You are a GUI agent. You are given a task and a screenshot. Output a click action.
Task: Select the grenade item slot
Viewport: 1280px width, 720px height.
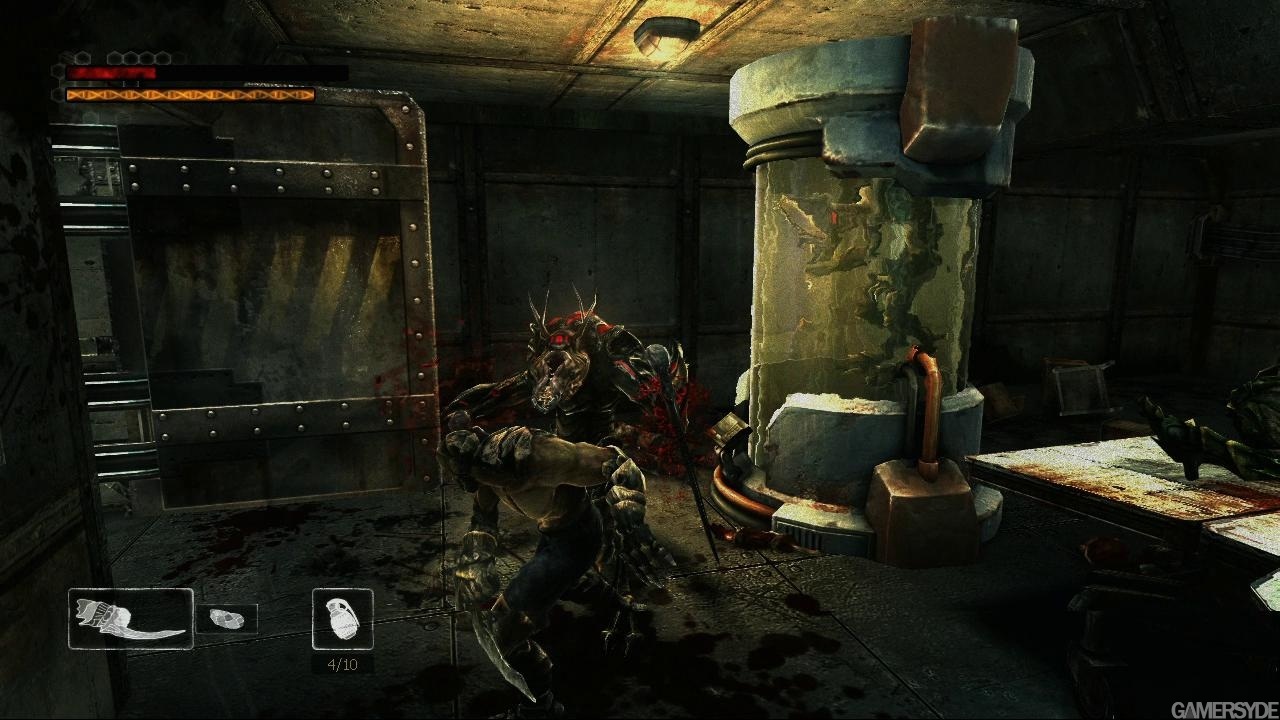click(x=343, y=619)
